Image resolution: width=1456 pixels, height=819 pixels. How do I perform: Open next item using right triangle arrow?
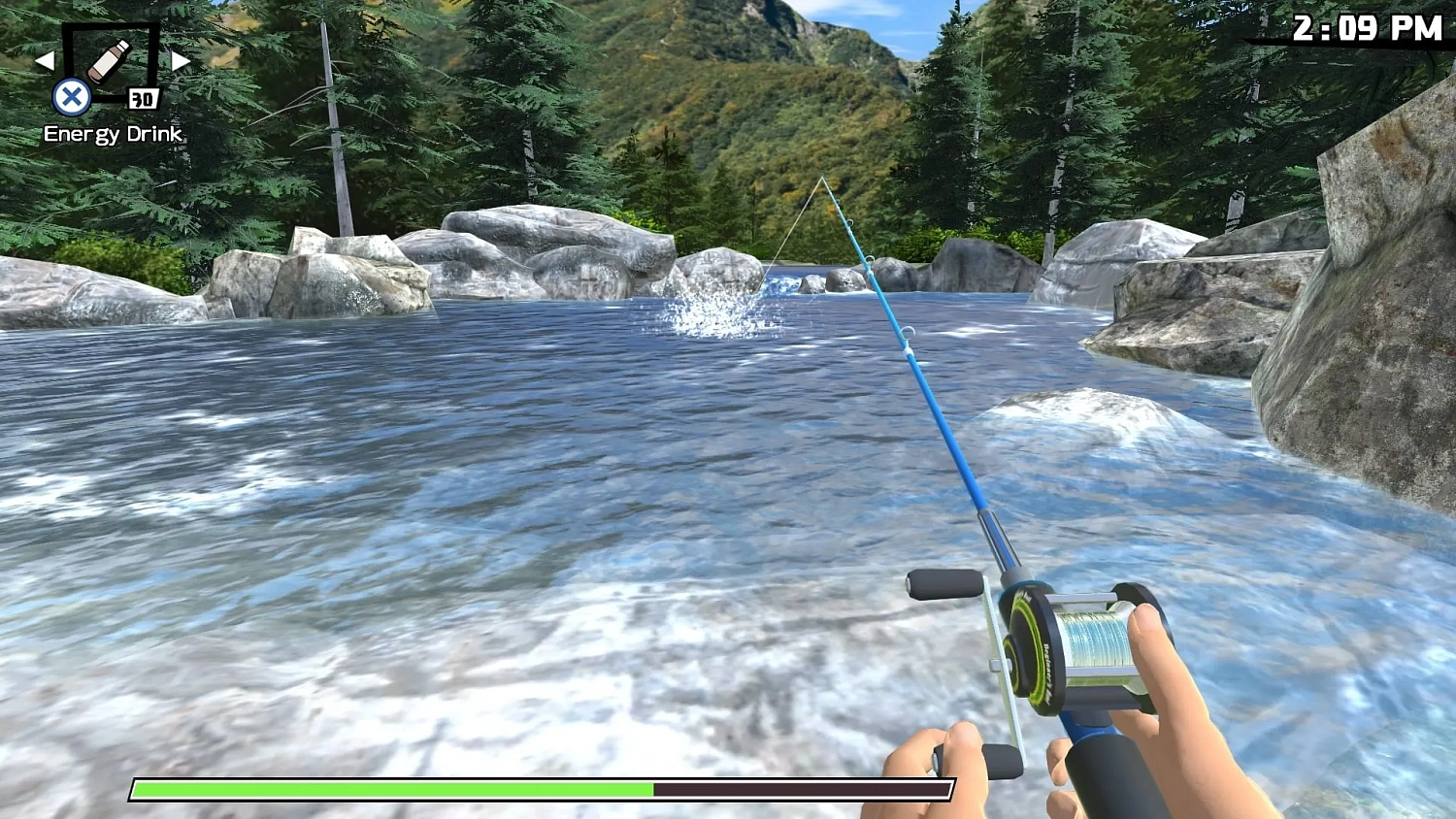tap(181, 61)
